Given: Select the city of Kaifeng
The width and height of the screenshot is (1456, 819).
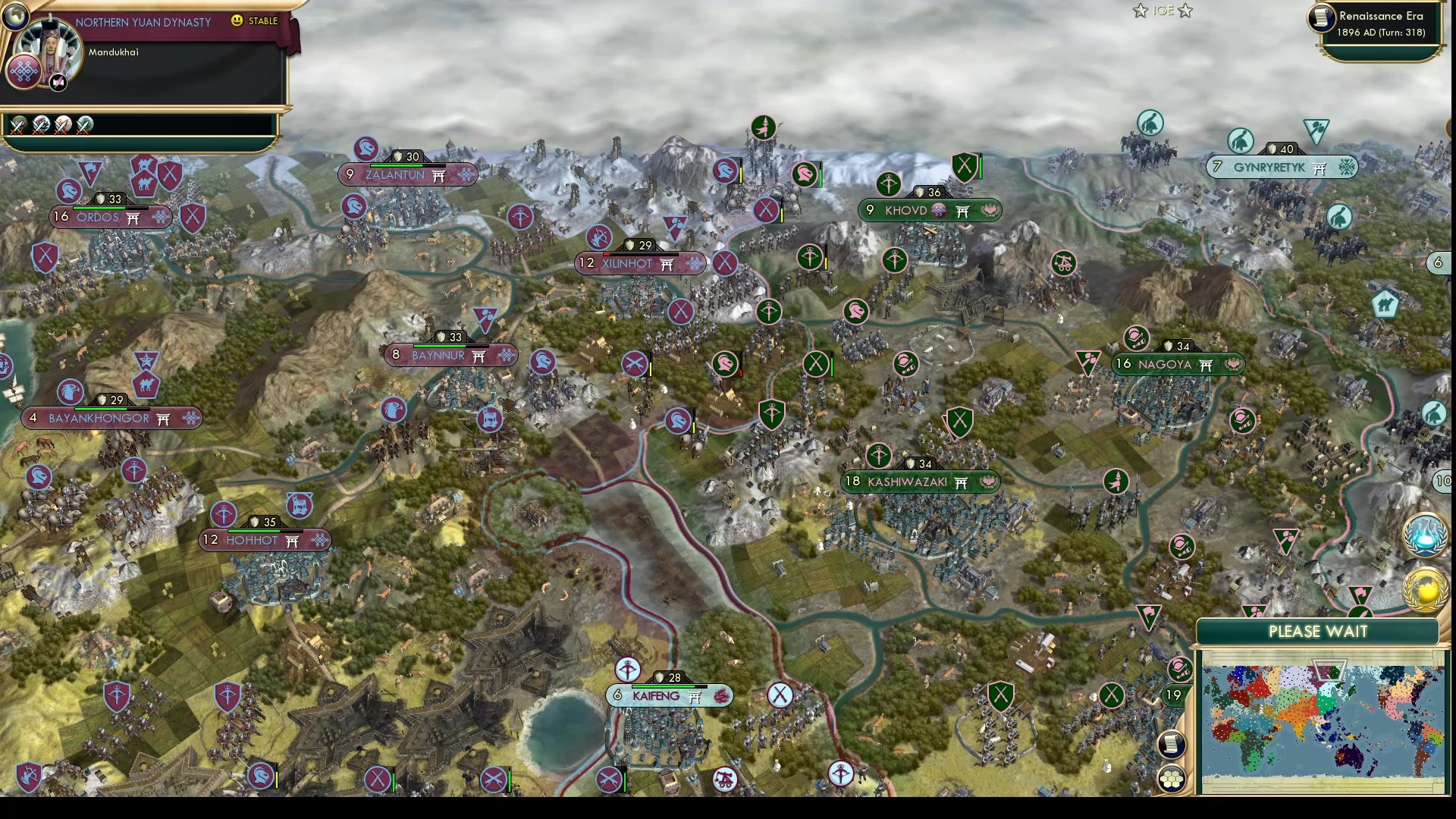Looking at the screenshot, I should [x=670, y=695].
